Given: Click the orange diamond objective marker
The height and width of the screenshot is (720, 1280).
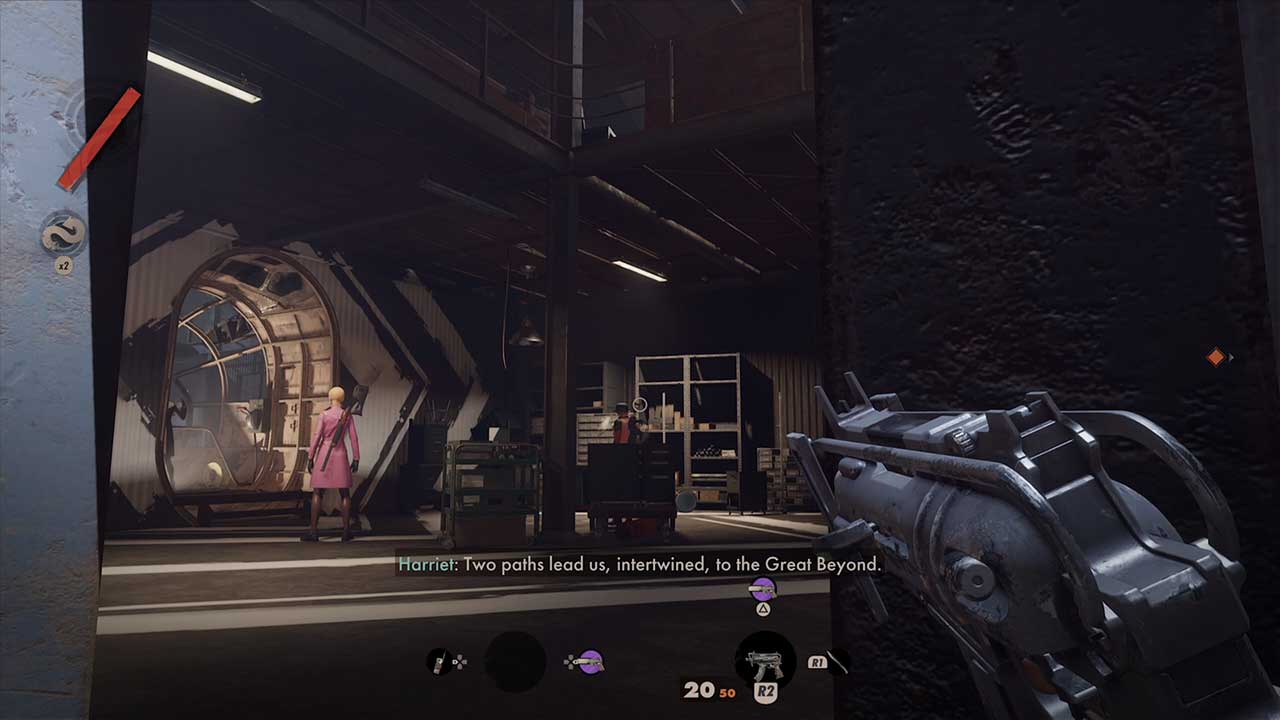Looking at the screenshot, I should click(1216, 357).
